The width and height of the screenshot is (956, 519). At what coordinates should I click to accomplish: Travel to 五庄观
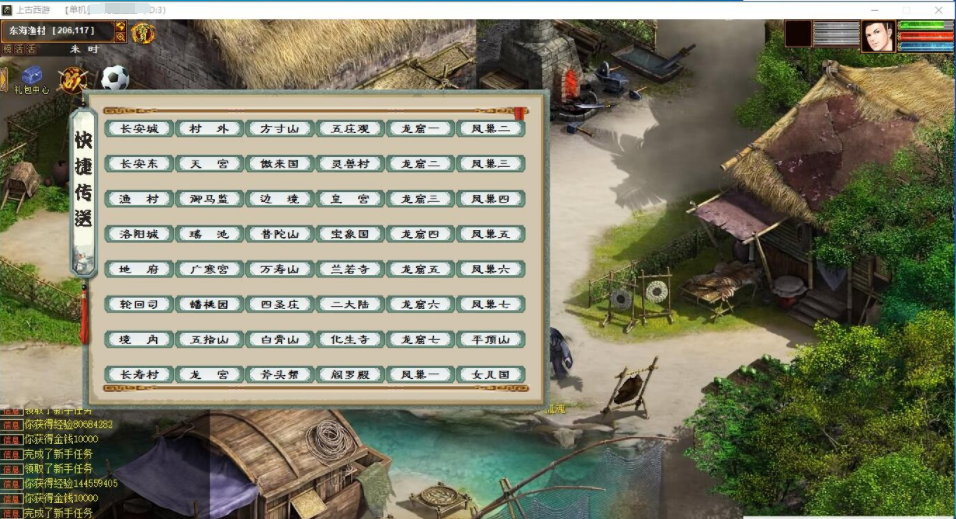coord(350,129)
